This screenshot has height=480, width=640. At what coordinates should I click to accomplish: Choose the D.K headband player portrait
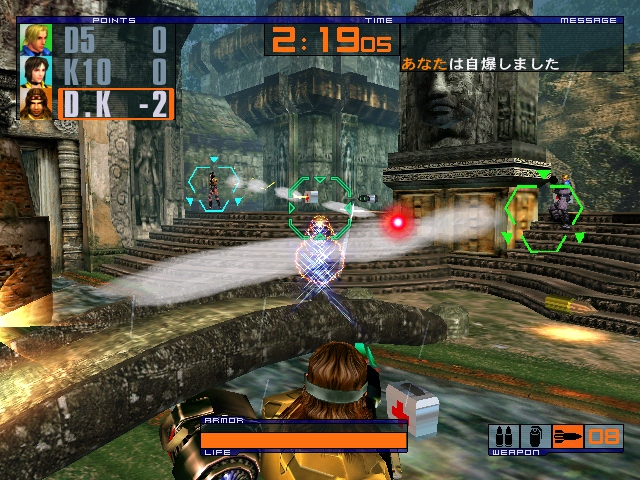pos(37,104)
